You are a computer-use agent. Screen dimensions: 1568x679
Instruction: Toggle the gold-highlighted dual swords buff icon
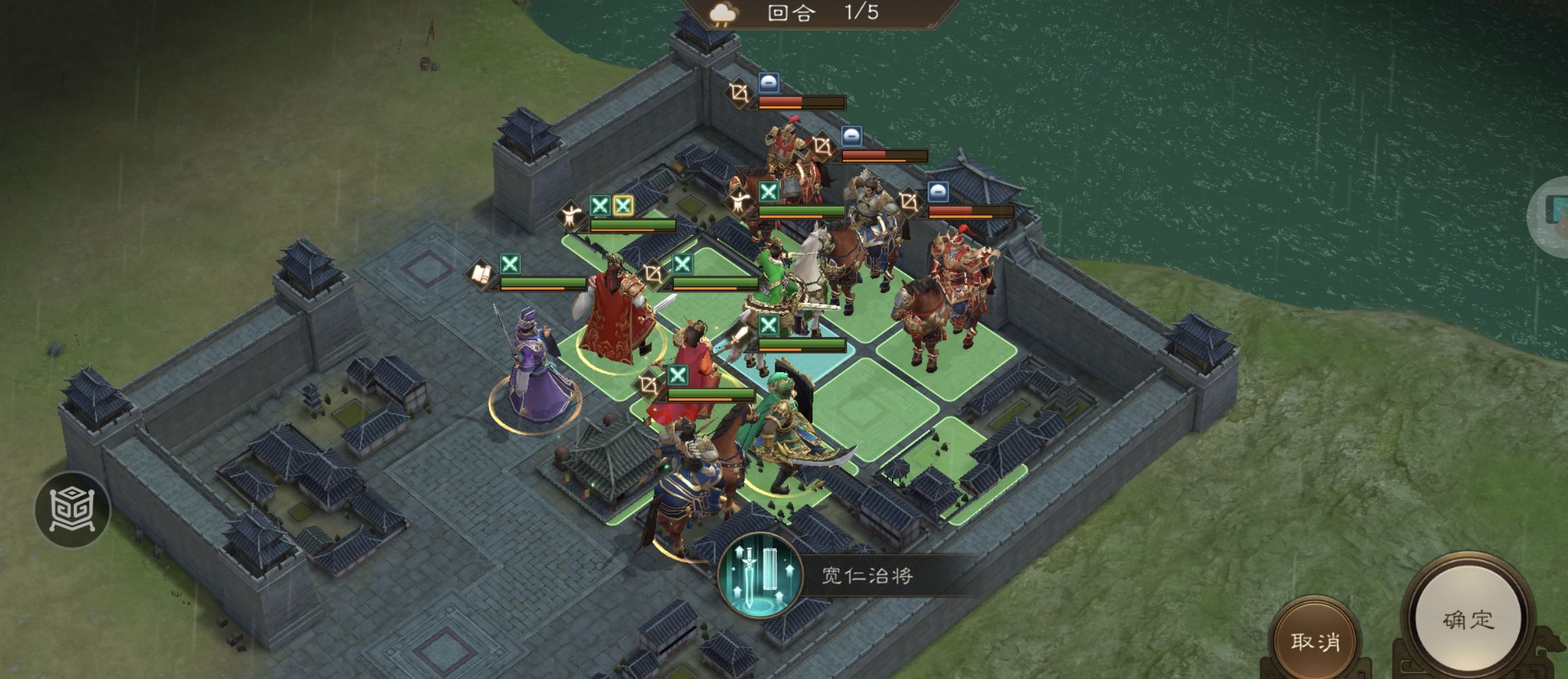(x=623, y=206)
